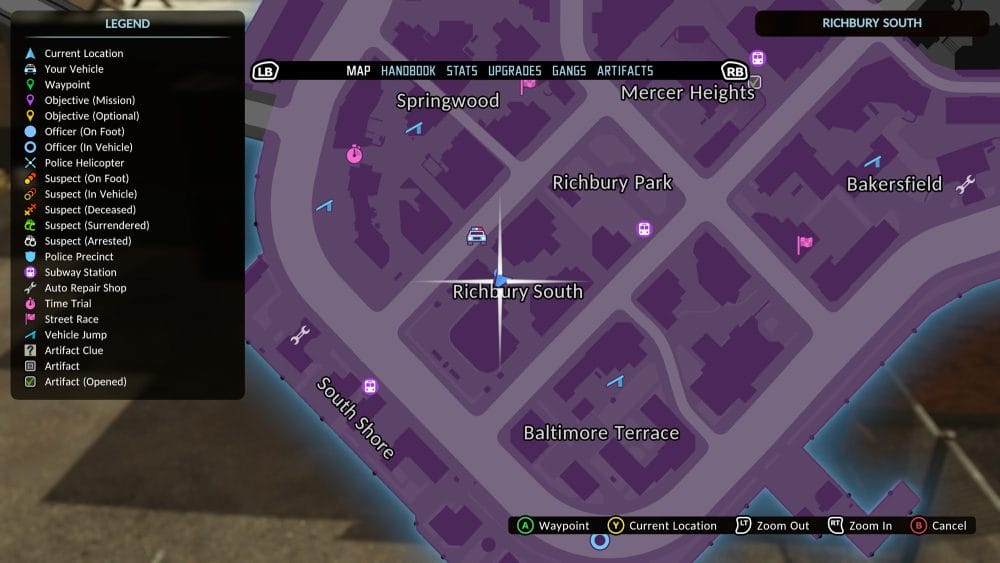Select Police Helicopter in the legend
This screenshot has width=1000, height=563.
click(84, 163)
